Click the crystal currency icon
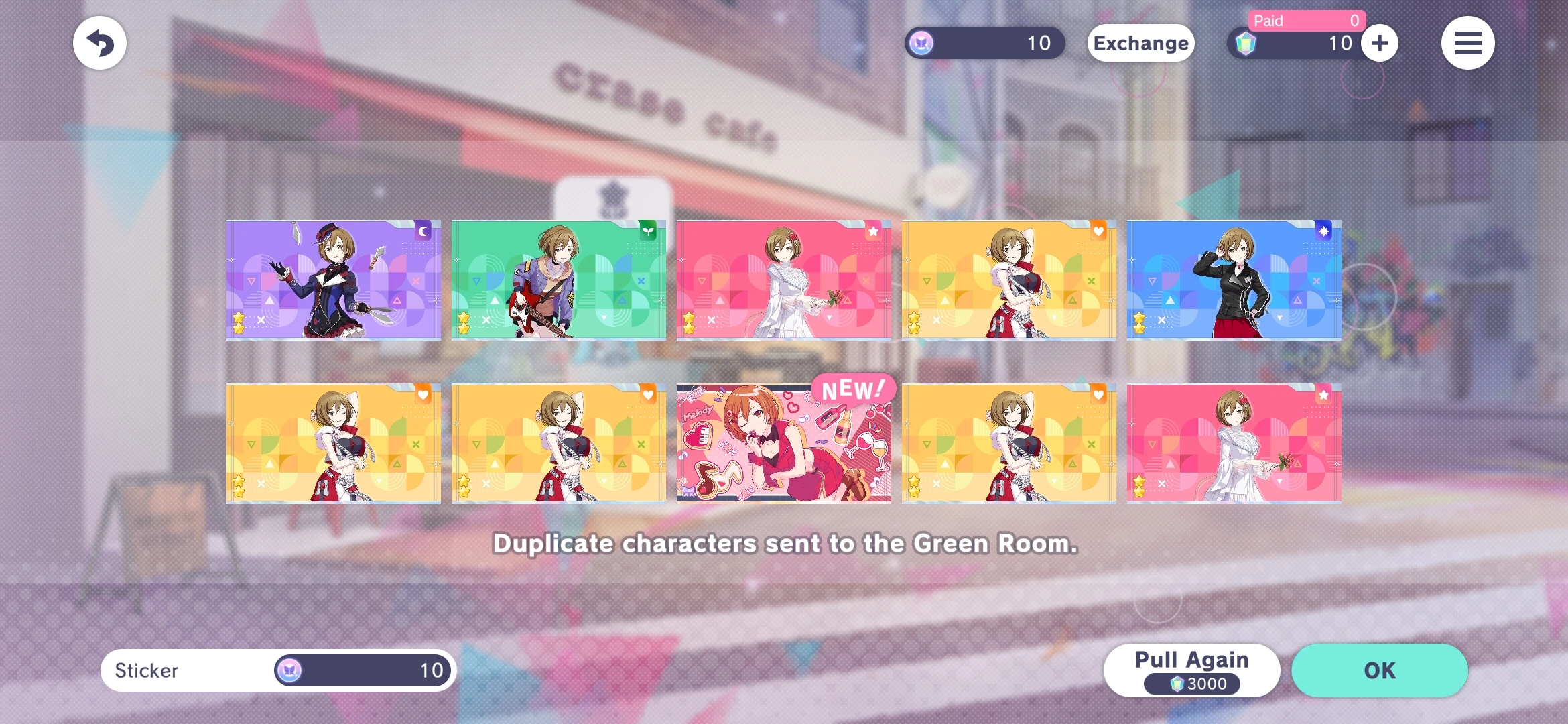 [1246, 43]
